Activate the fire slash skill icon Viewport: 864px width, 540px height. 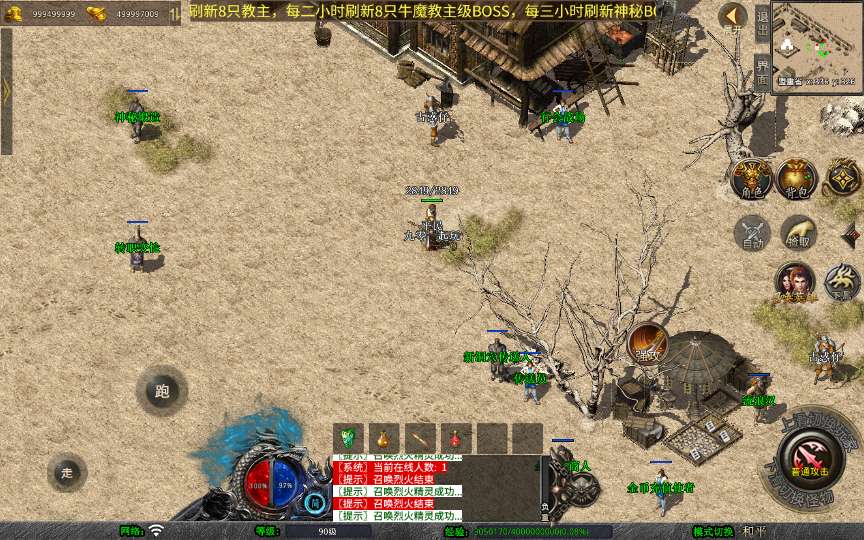point(647,343)
